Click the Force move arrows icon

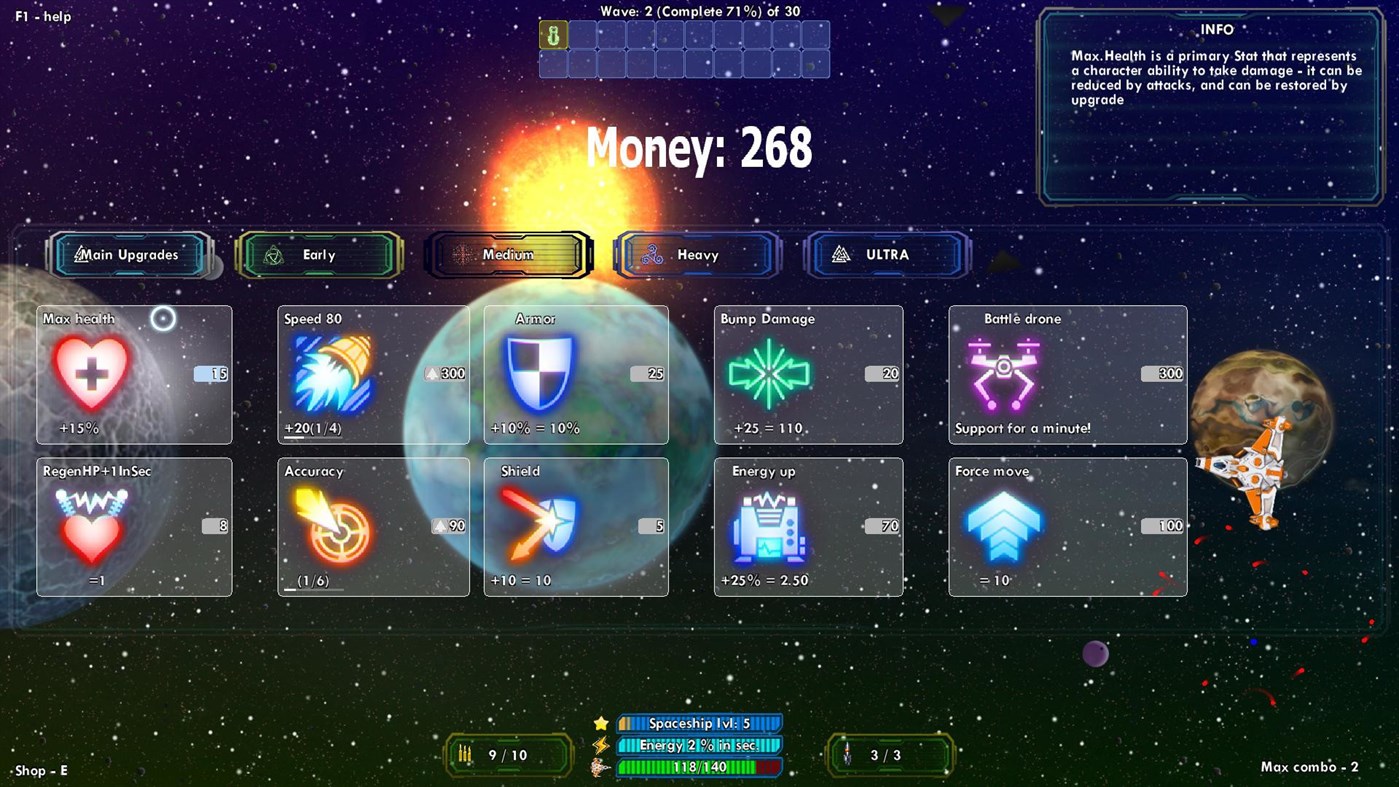[1003, 527]
